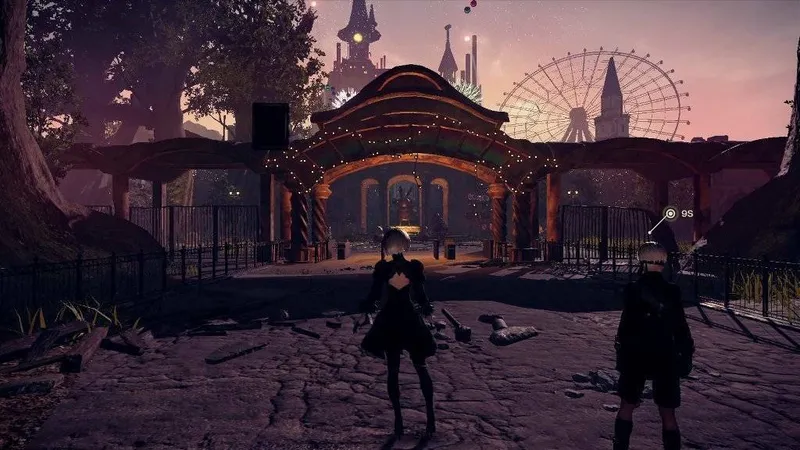Screen dimensions: 800x450
Task: Click the 9S companion name marker
Action: click(678, 213)
